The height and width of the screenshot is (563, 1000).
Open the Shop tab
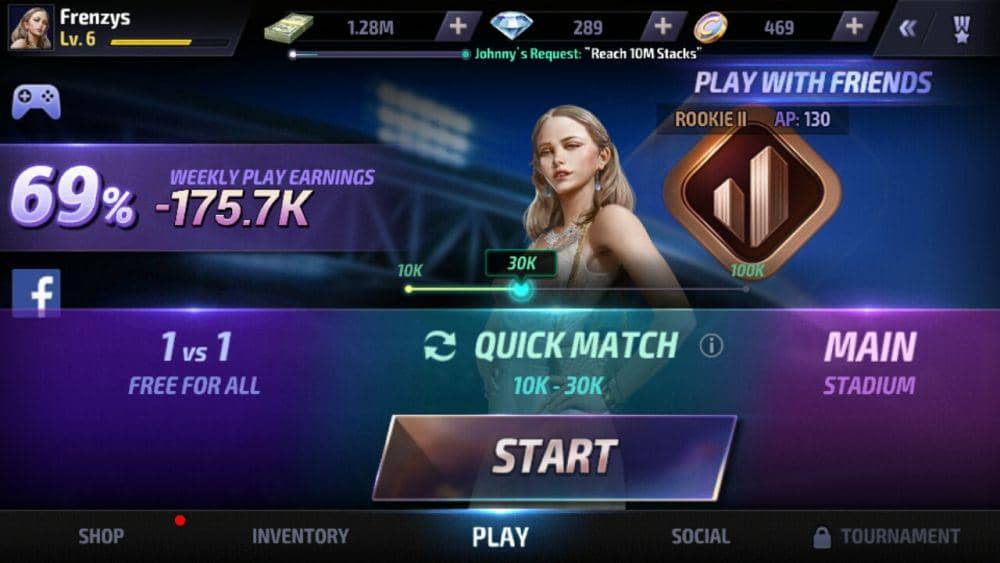tap(101, 537)
